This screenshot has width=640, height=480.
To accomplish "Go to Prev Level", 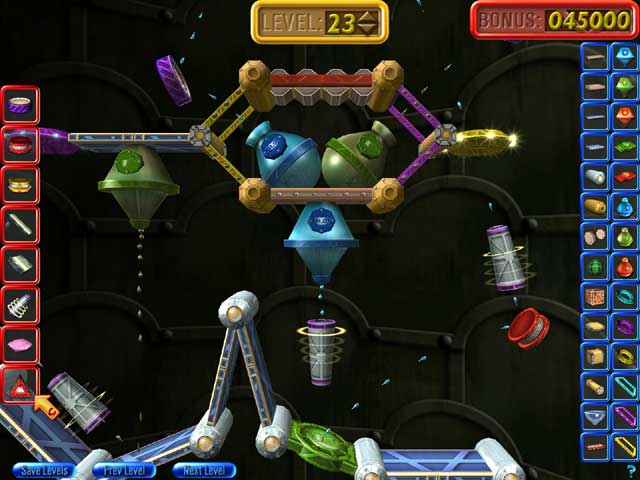I will [124, 470].
